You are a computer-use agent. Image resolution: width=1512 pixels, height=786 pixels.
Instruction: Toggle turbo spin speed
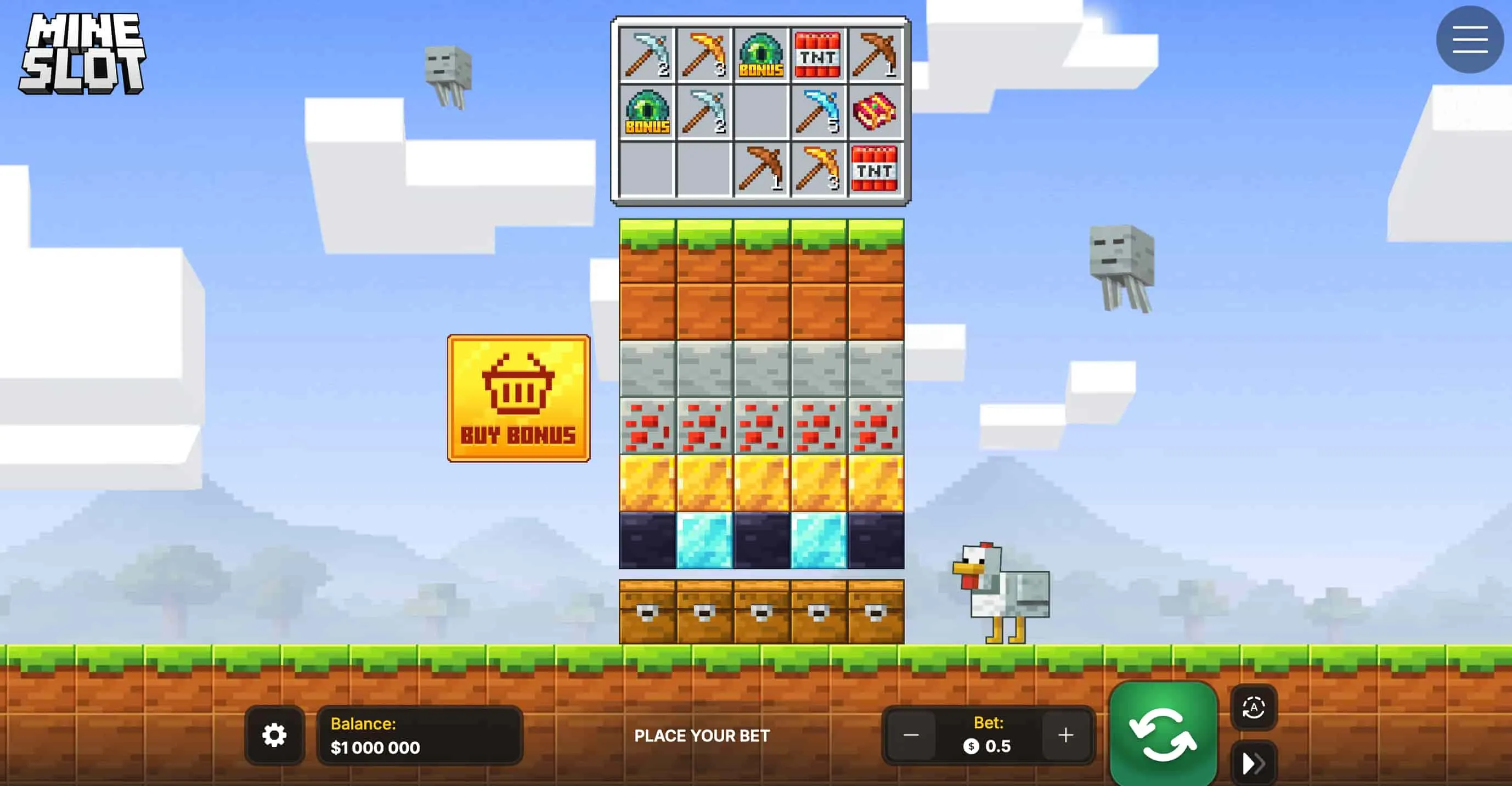pyautogui.click(x=1255, y=762)
